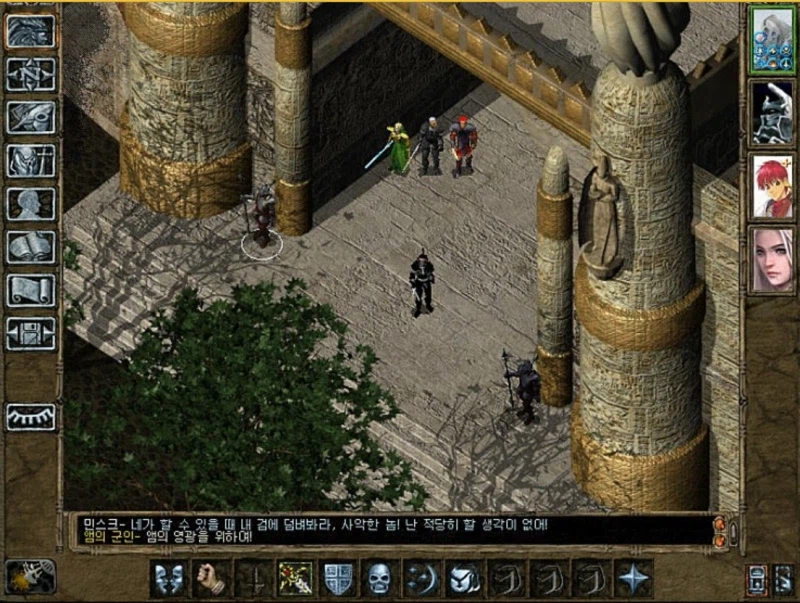Open the journal with the quill icon
The image size is (800, 603).
coord(31,117)
